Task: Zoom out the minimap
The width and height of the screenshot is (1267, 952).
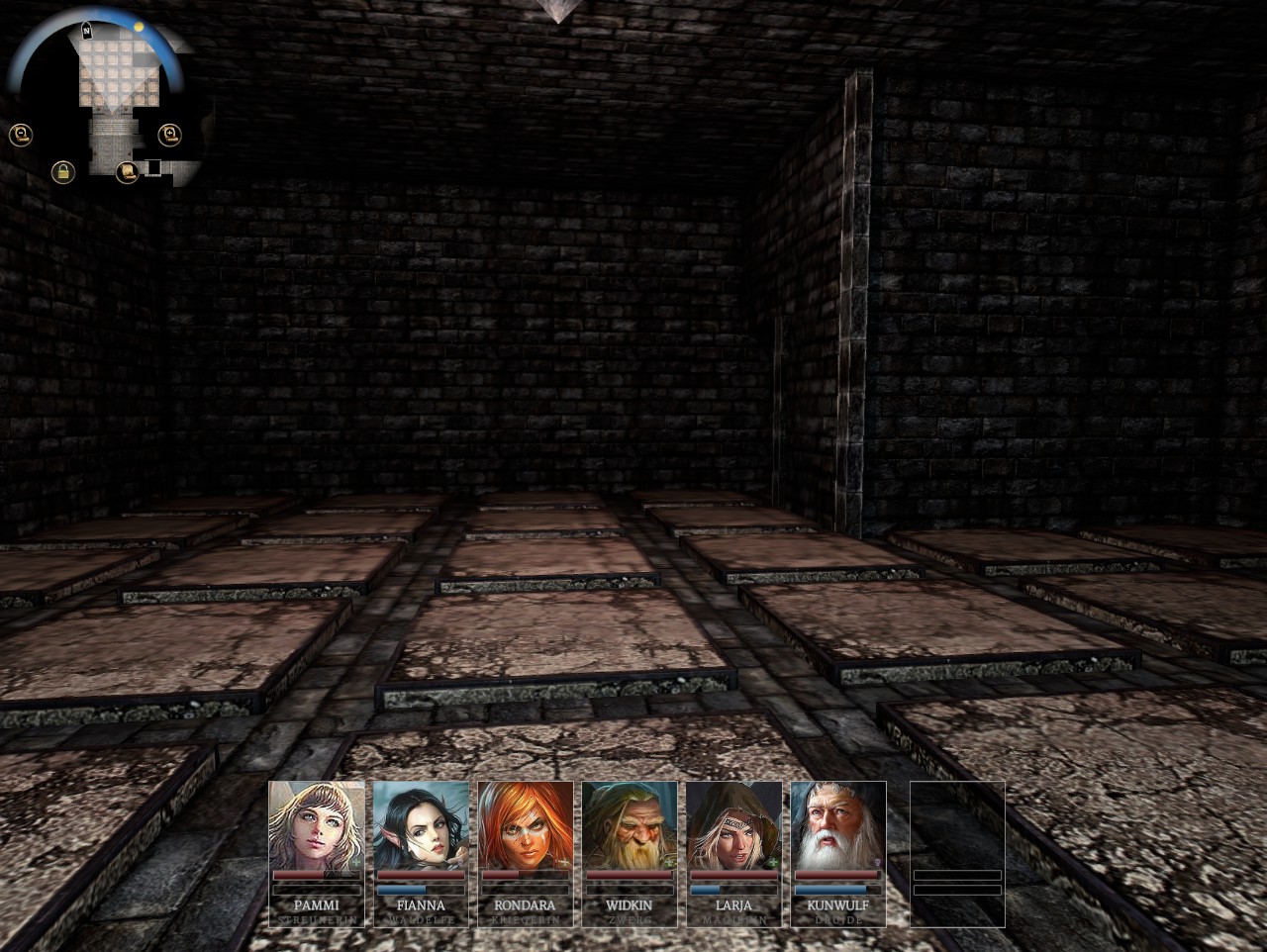Action: (x=19, y=135)
